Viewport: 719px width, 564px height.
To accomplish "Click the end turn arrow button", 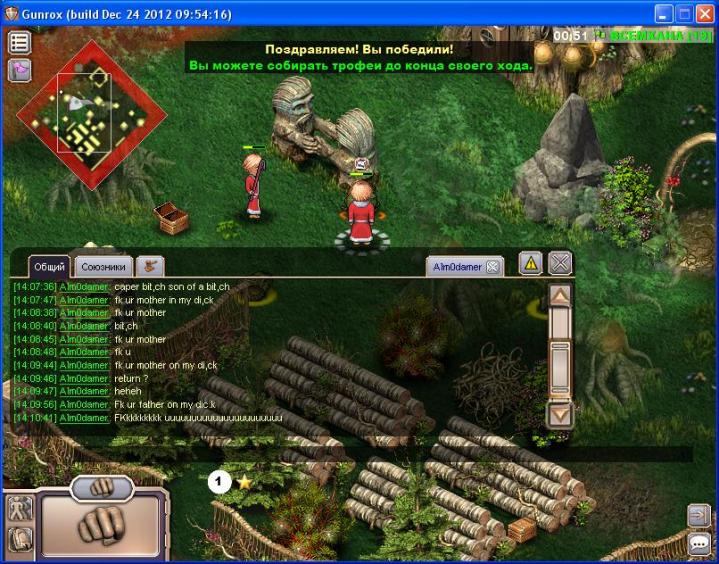I will [x=698, y=514].
